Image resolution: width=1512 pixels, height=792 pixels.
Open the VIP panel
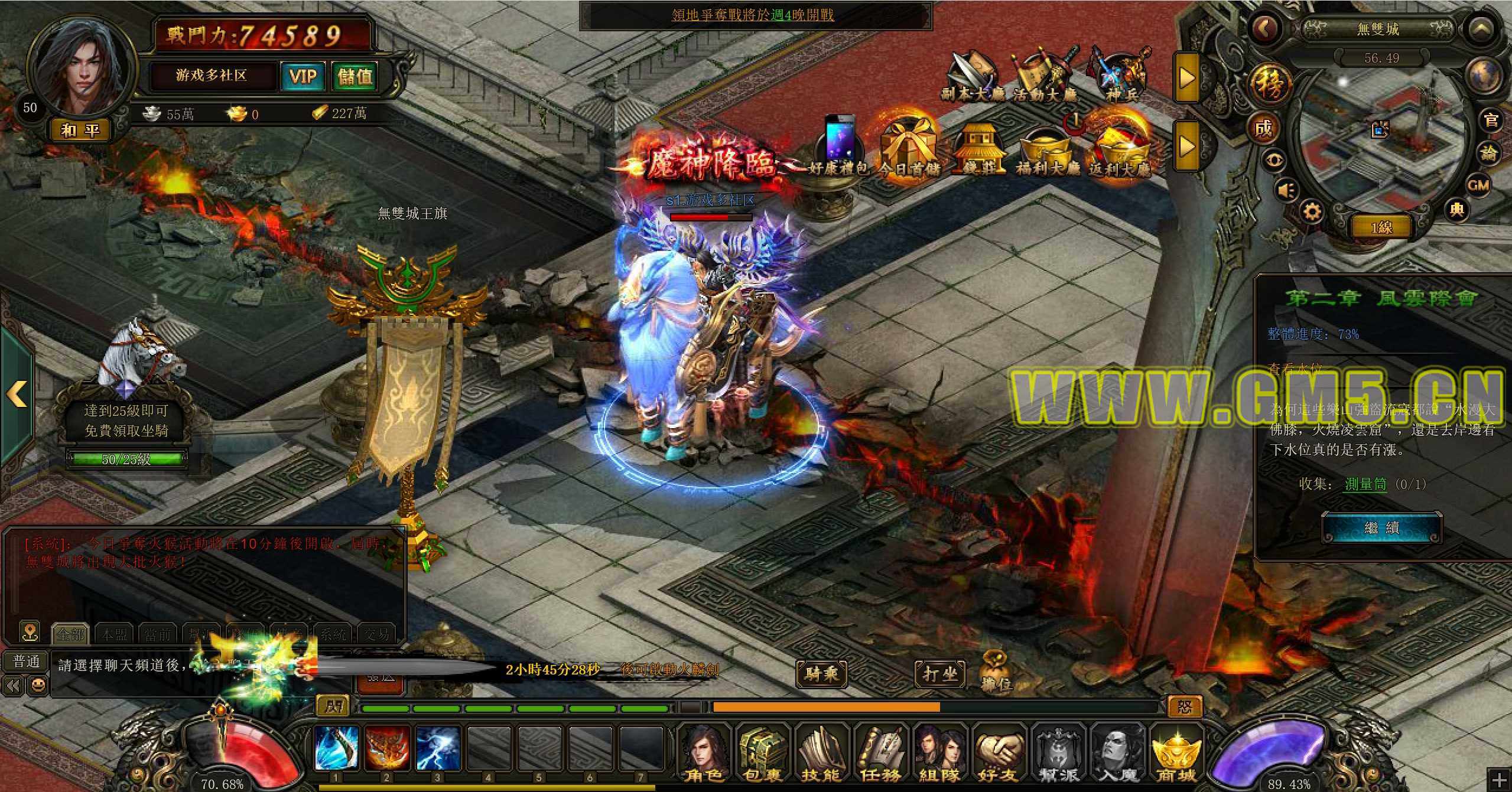click(x=303, y=76)
